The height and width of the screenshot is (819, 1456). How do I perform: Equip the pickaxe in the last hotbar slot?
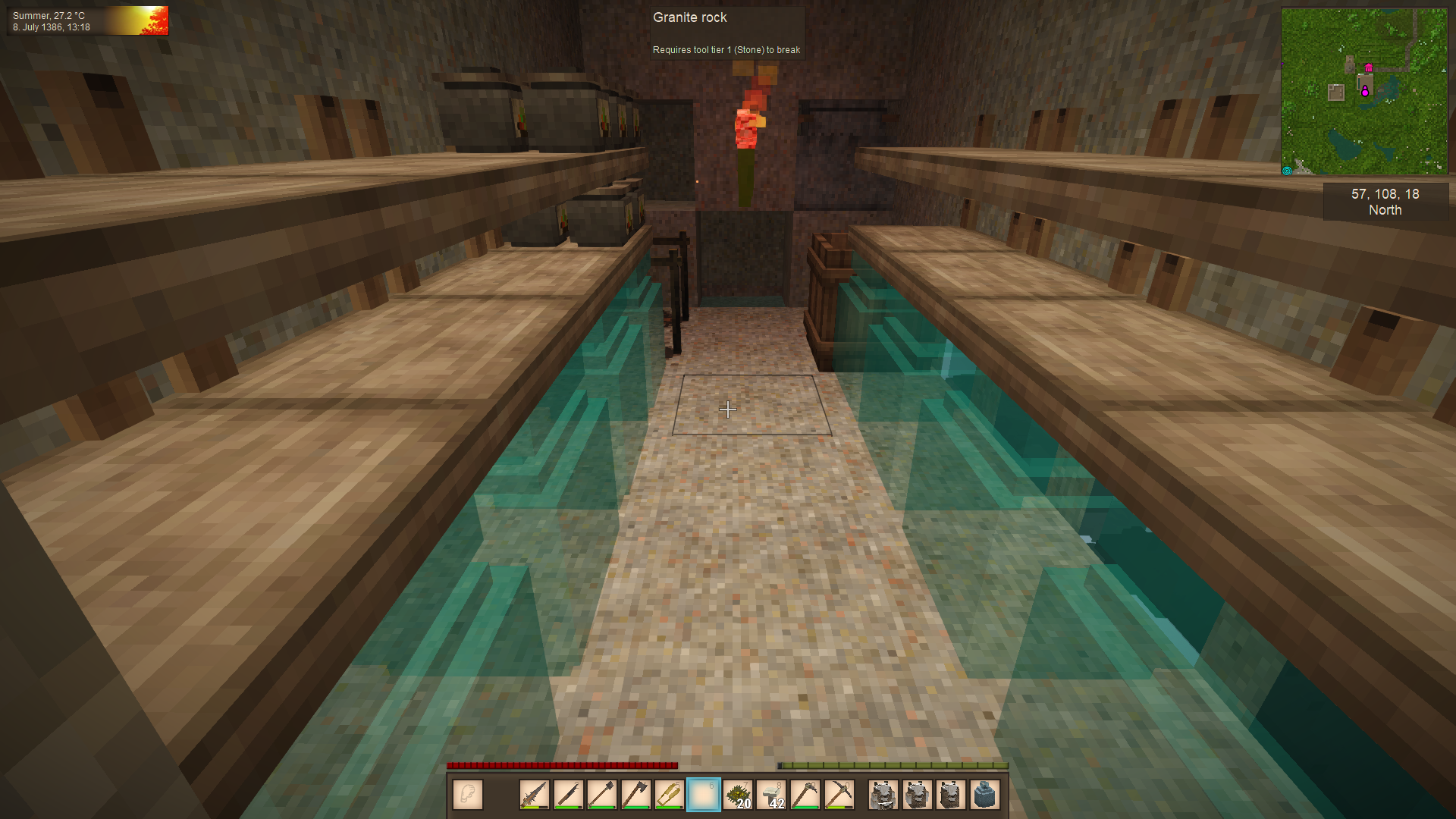click(x=839, y=795)
